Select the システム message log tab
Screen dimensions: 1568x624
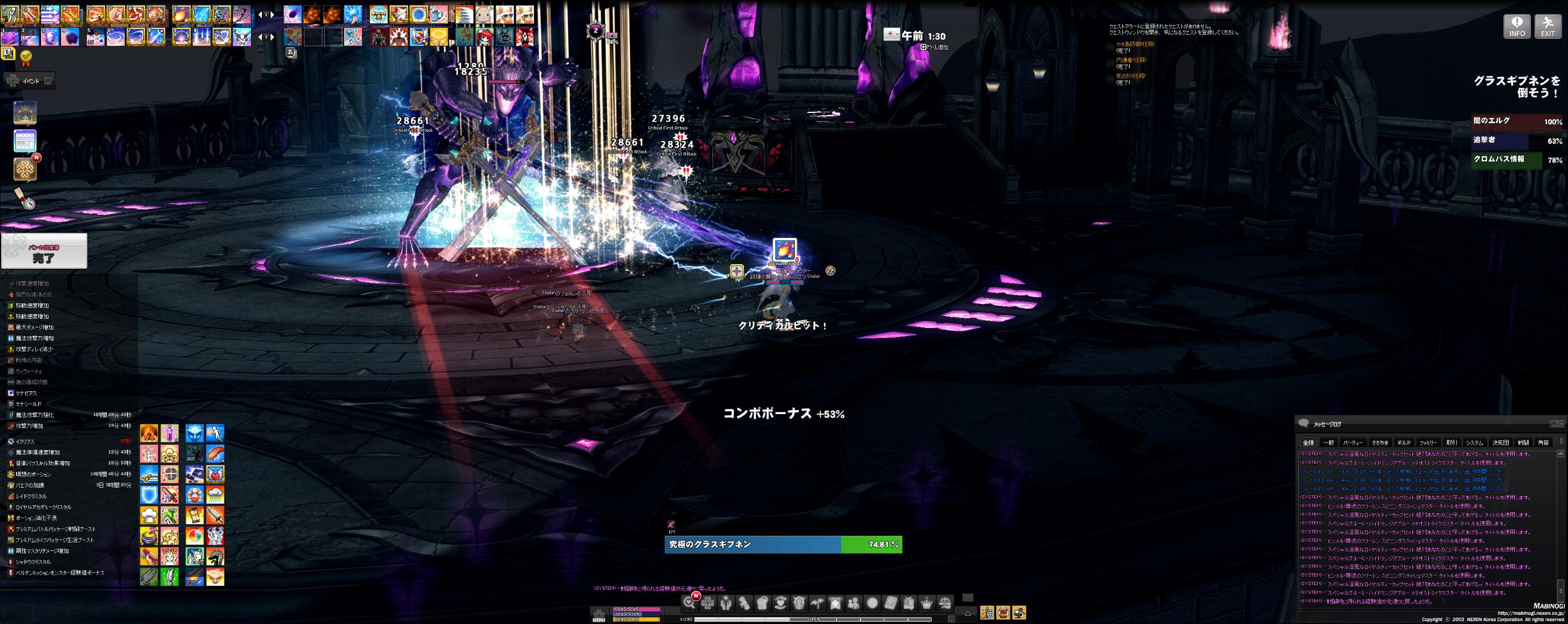click(1474, 443)
